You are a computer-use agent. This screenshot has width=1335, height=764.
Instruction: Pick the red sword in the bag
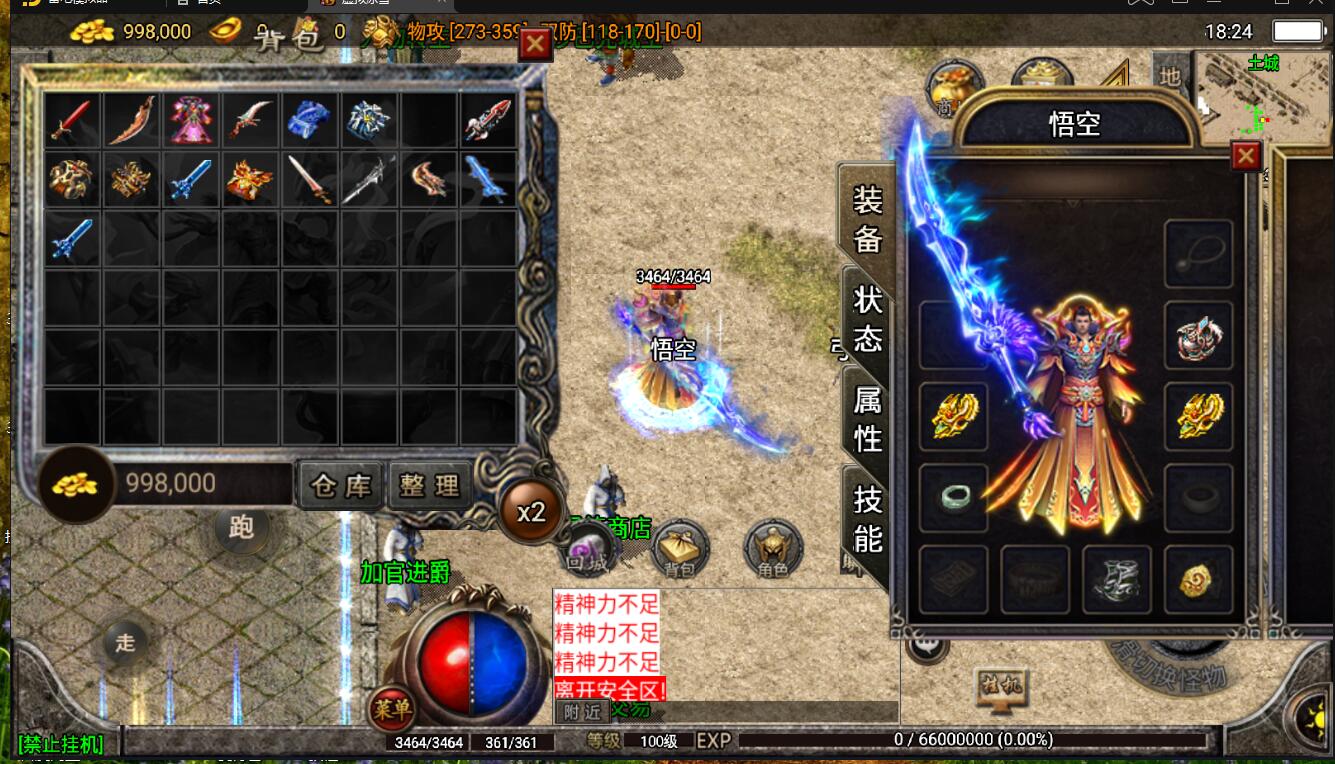click(72, 120)
